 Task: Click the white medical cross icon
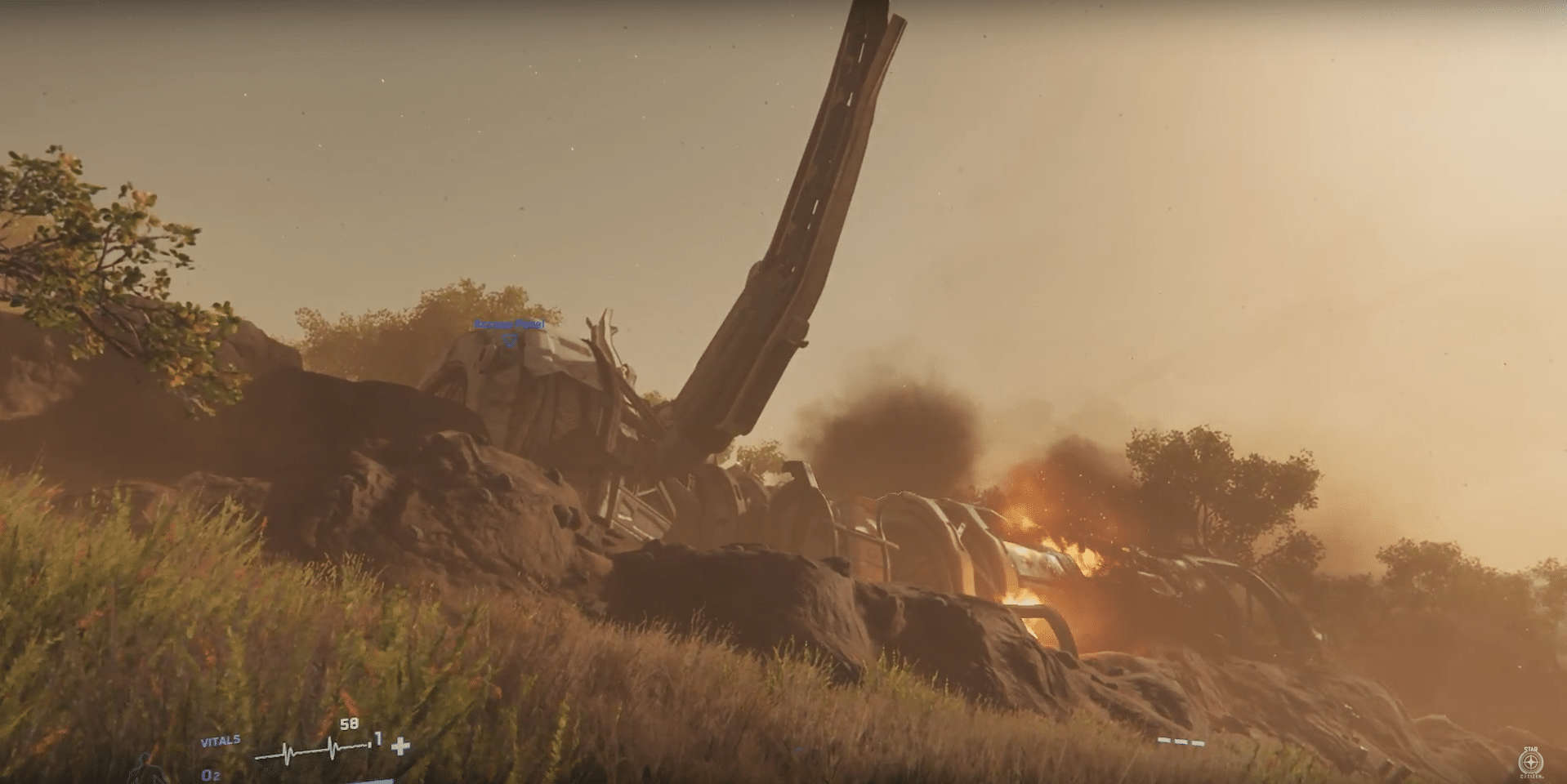tap(400, 746)
